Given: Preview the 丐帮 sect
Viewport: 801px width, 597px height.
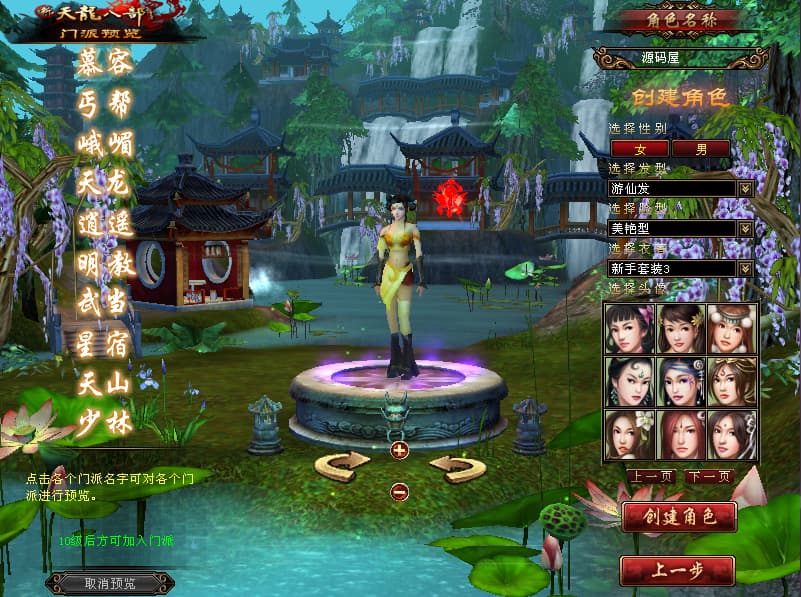Looking at the screenshot, I should 104,102.
